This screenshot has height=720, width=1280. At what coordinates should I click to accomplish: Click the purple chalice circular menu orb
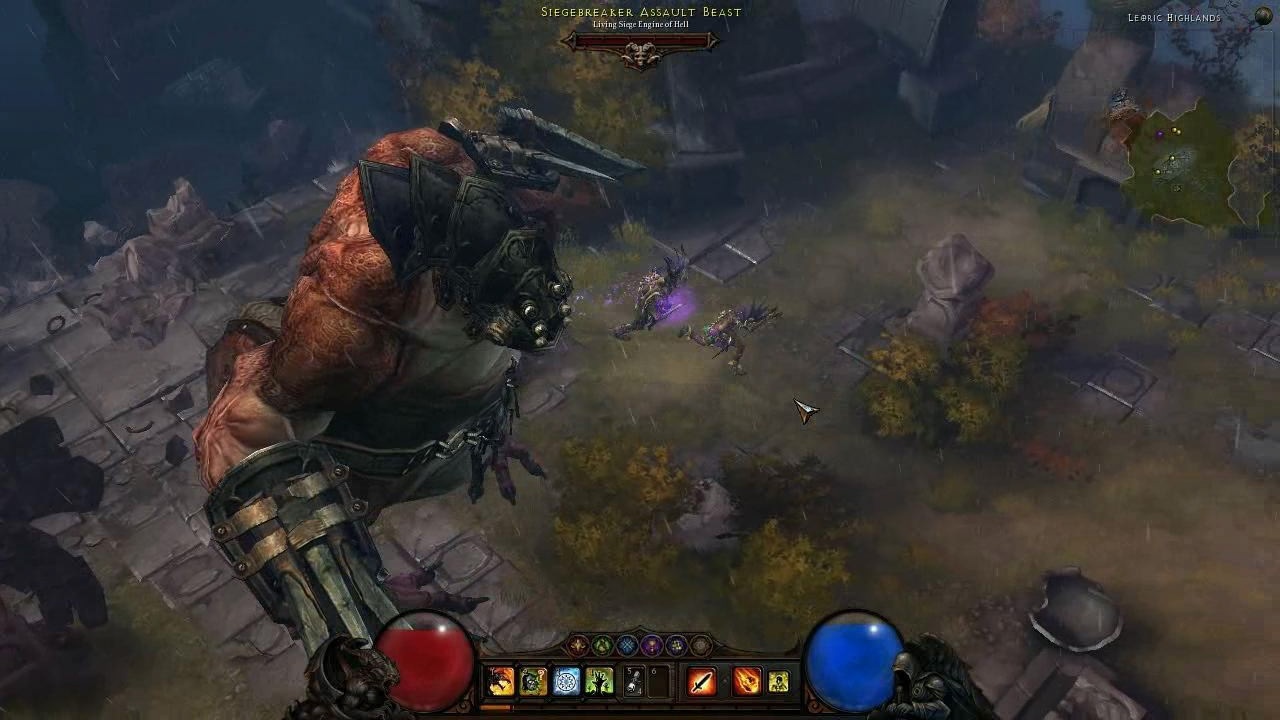650,645
